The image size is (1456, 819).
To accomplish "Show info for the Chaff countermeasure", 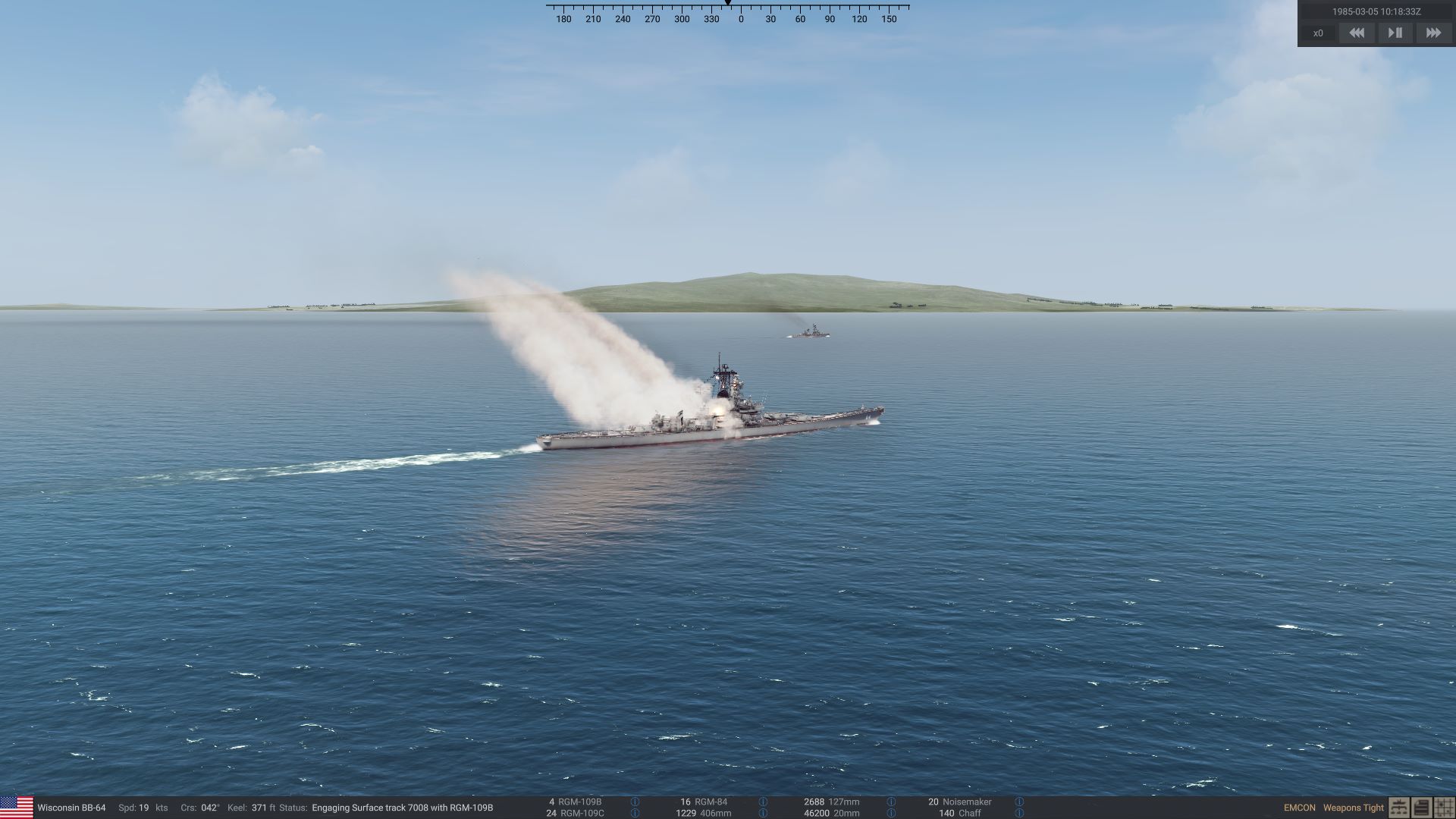I will (x=1019, y=813).
